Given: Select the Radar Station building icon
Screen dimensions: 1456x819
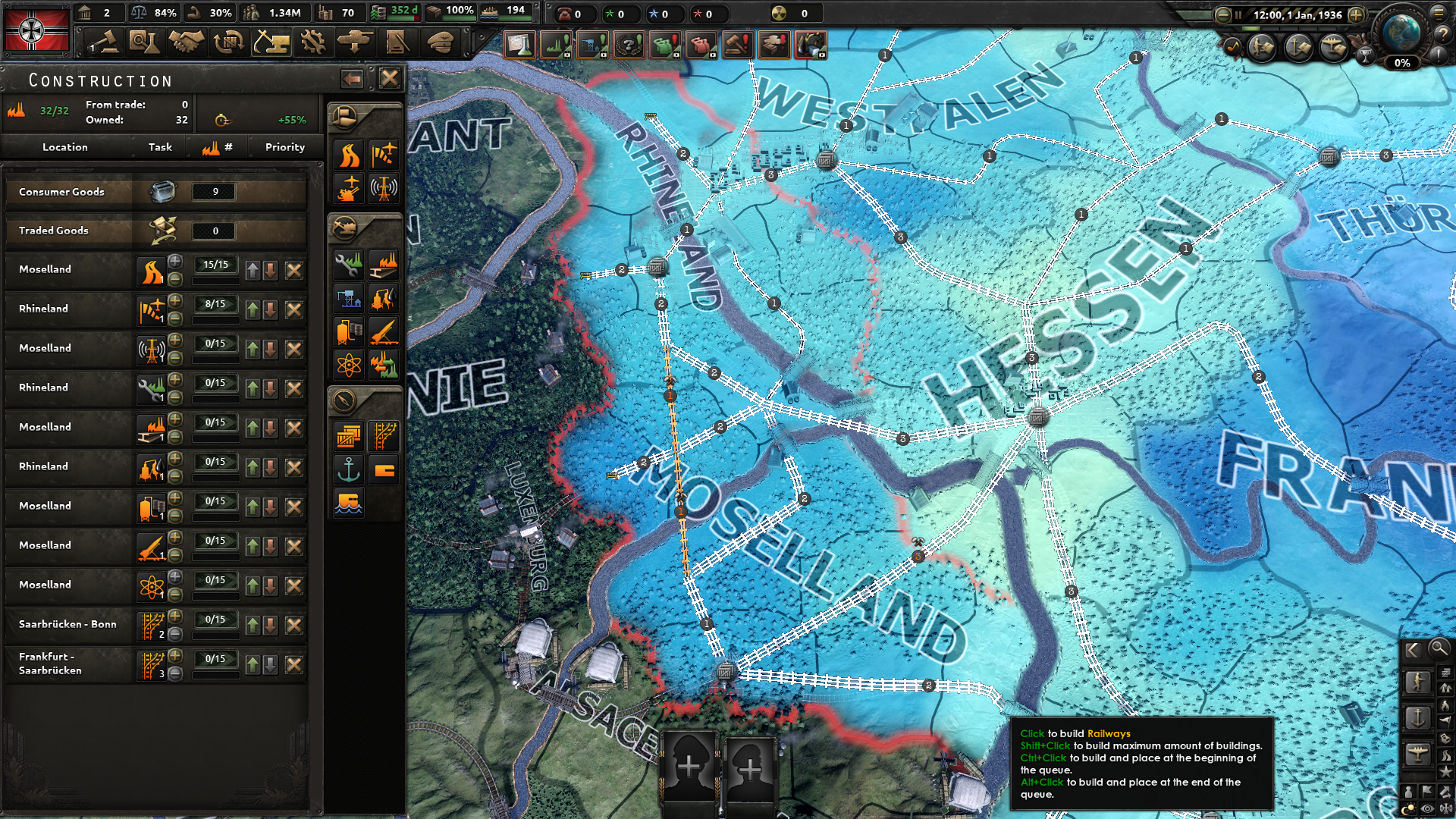Looking at the screenshot, I should coord(386,184).
